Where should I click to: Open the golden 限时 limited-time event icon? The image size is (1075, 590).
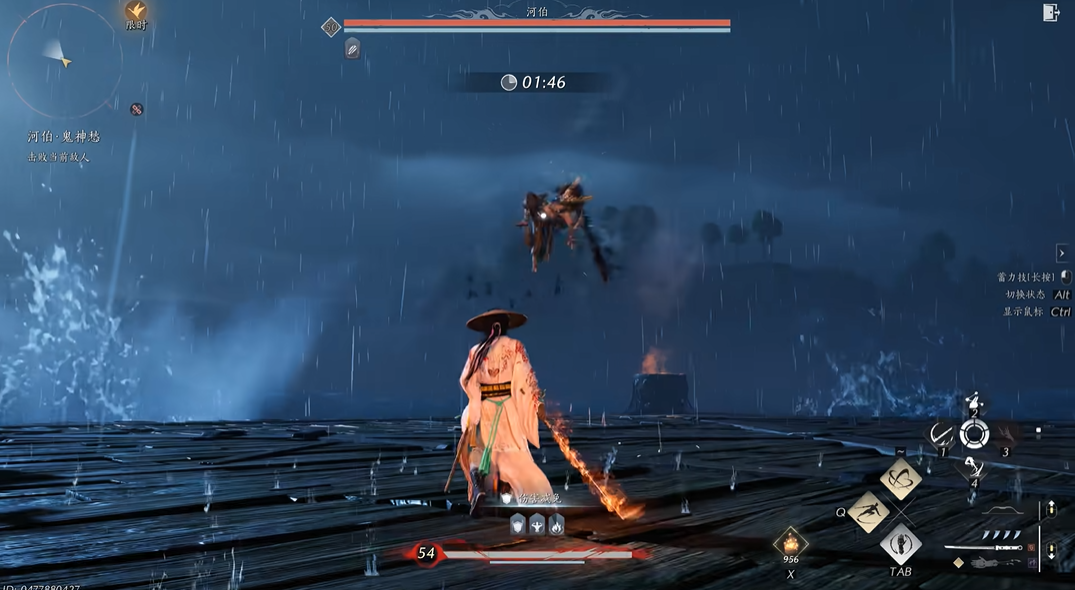(x=136, y=13)
